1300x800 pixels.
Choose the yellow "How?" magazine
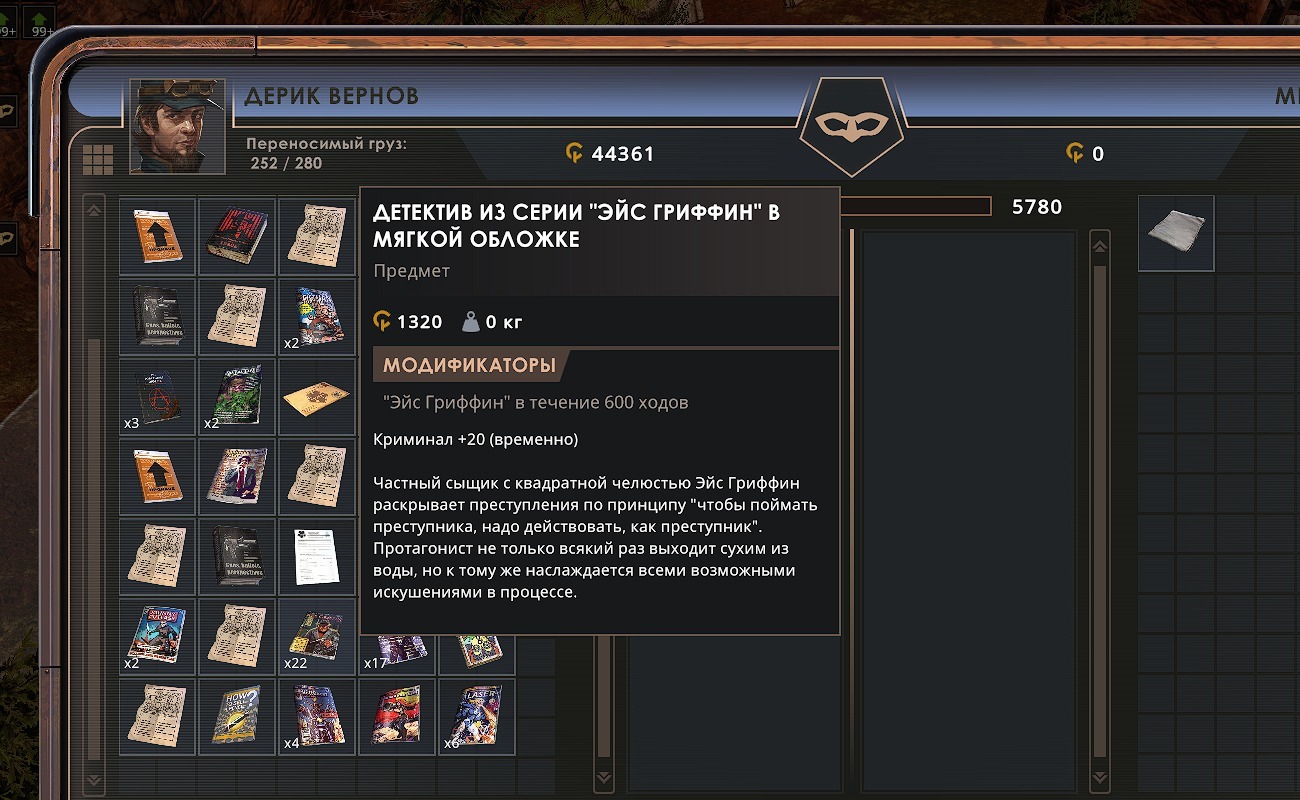[x=237, y=716]
